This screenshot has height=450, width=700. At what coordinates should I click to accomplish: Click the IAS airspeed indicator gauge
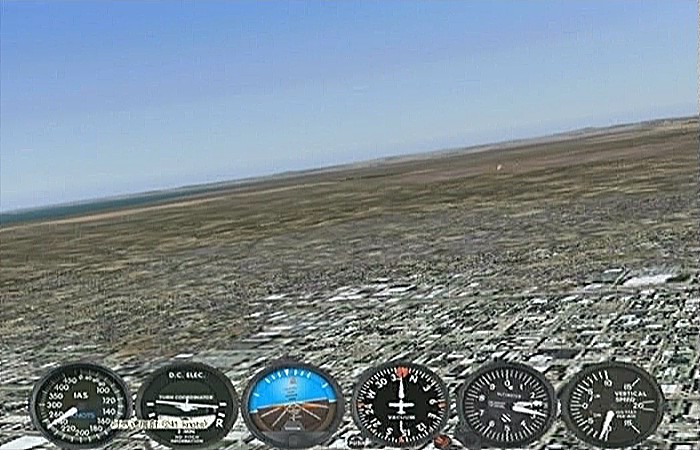tap(80, 405)
